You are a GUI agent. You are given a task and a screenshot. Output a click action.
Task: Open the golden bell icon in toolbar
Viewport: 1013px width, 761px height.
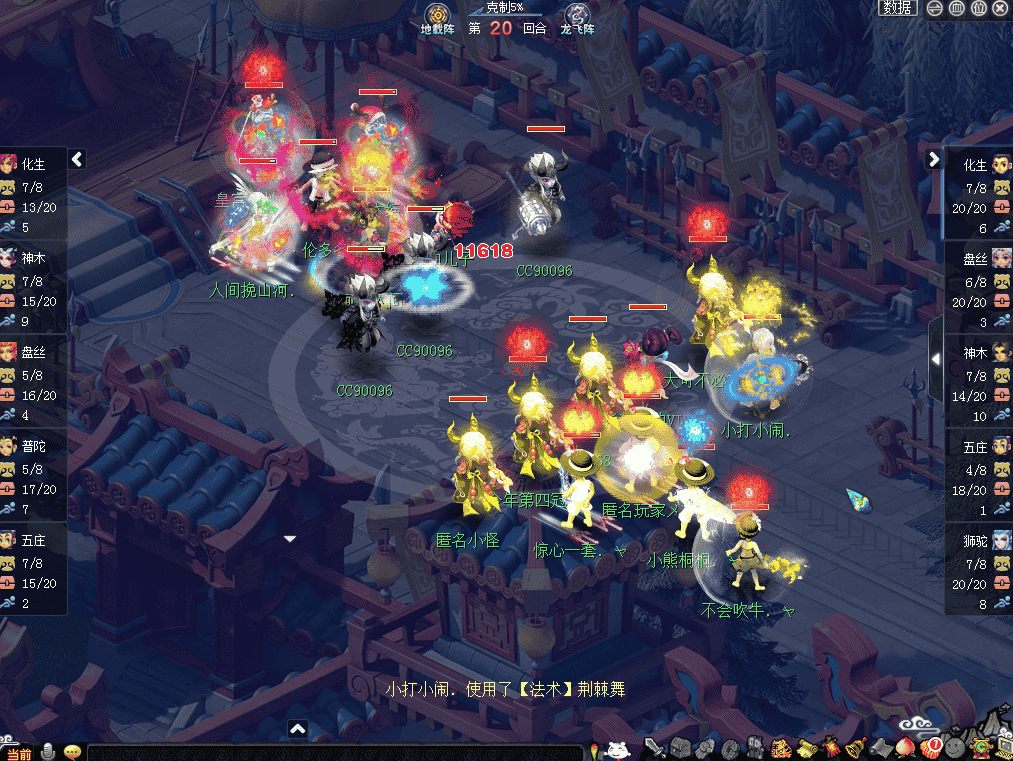coord(854,748)
